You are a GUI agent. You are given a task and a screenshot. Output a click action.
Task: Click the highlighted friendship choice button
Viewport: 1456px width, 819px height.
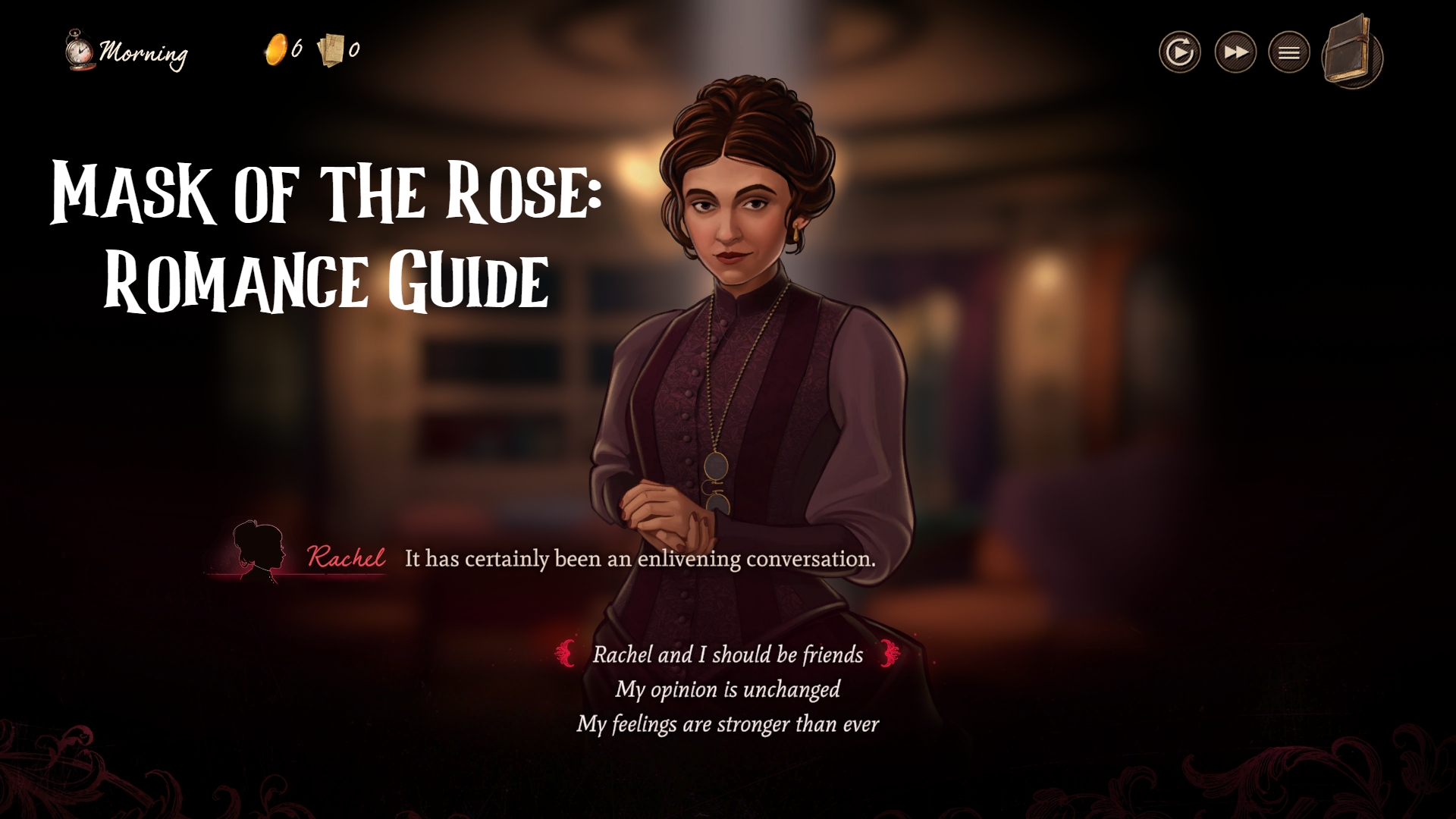point(726,655)
